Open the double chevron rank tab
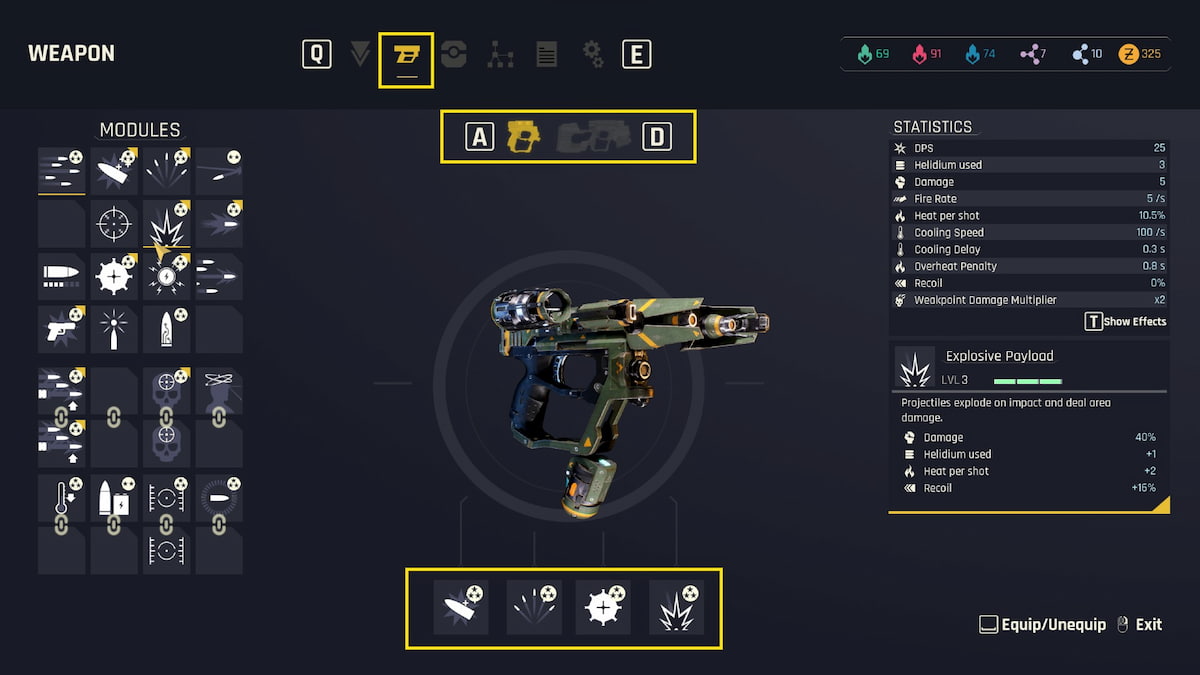The height and width of the screenshot is (675, 1200). pos(360,54)
